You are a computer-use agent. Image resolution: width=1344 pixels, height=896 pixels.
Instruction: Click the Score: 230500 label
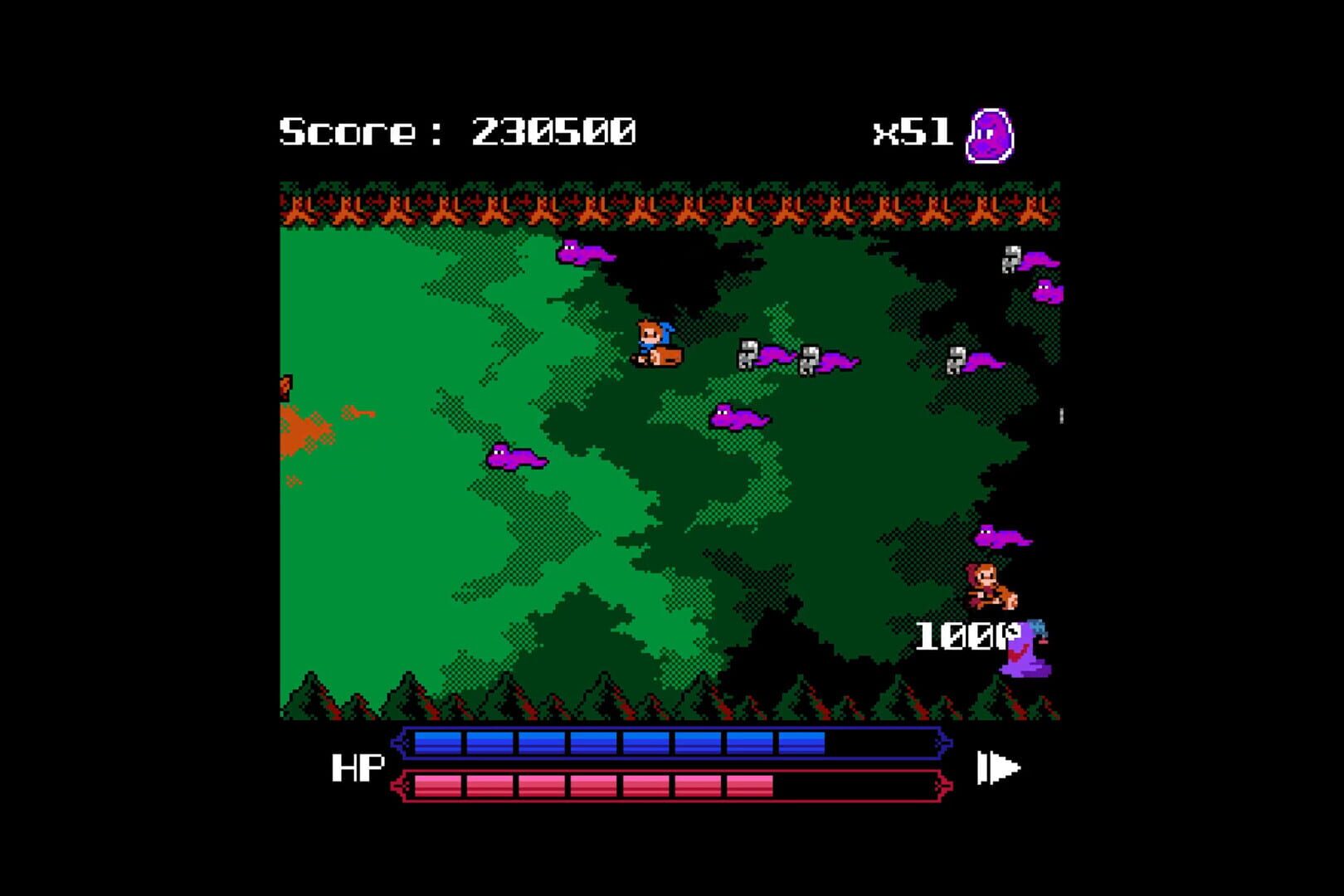pos(460,129)
